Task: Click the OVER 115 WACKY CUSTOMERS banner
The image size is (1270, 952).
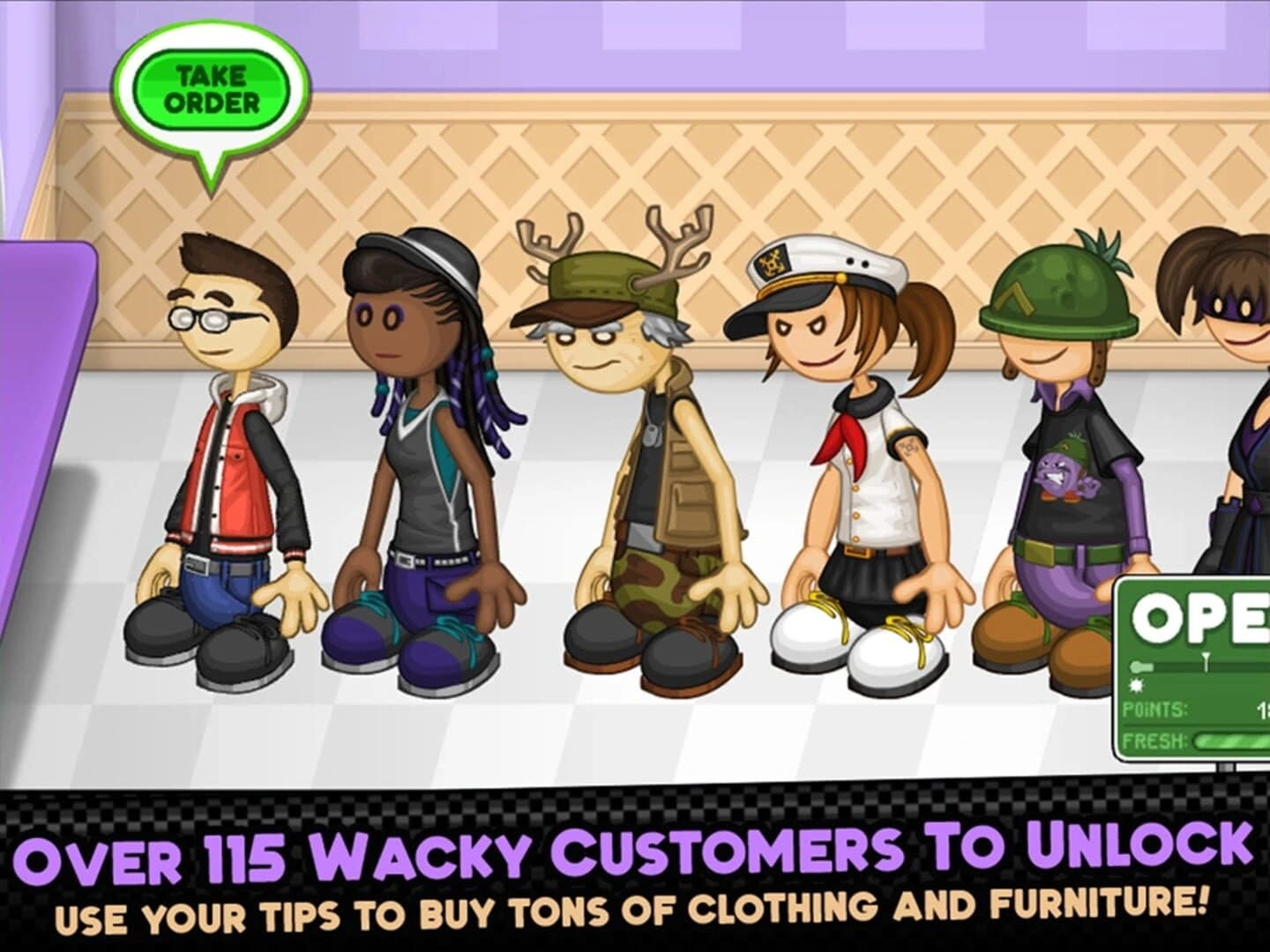Action: (635, 849)
